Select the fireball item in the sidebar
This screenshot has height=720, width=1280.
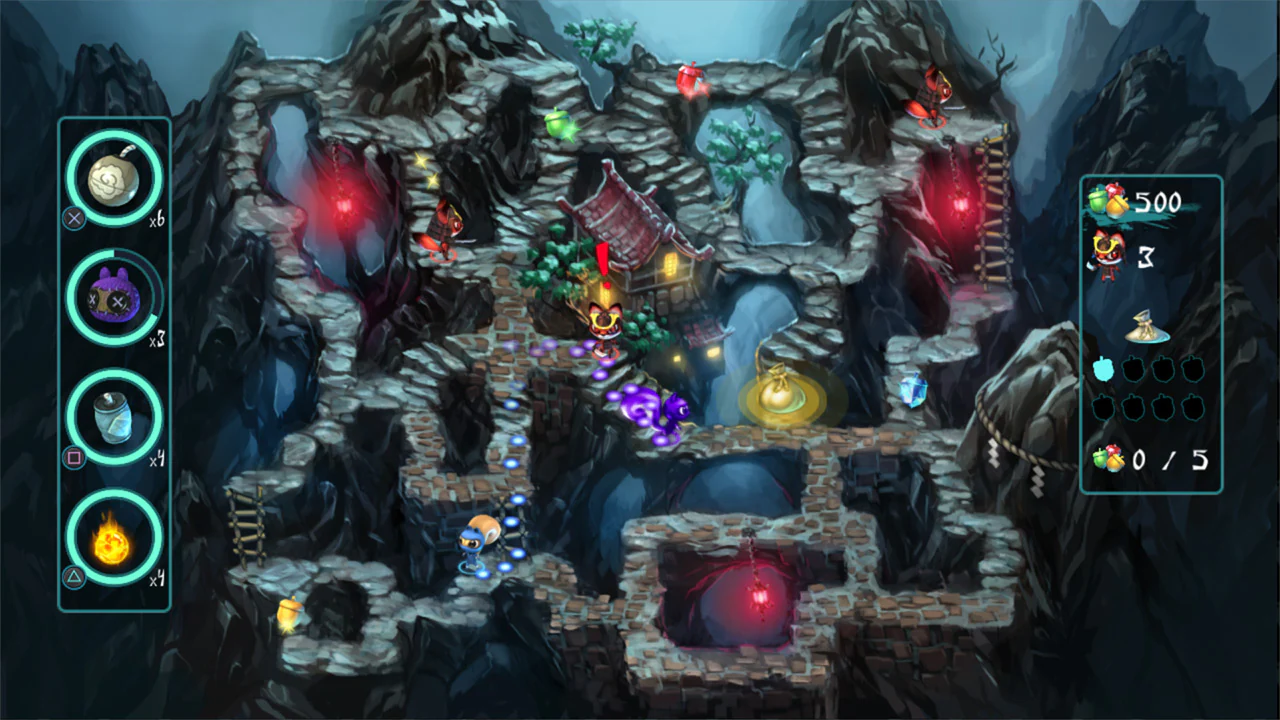click(113, 540)
